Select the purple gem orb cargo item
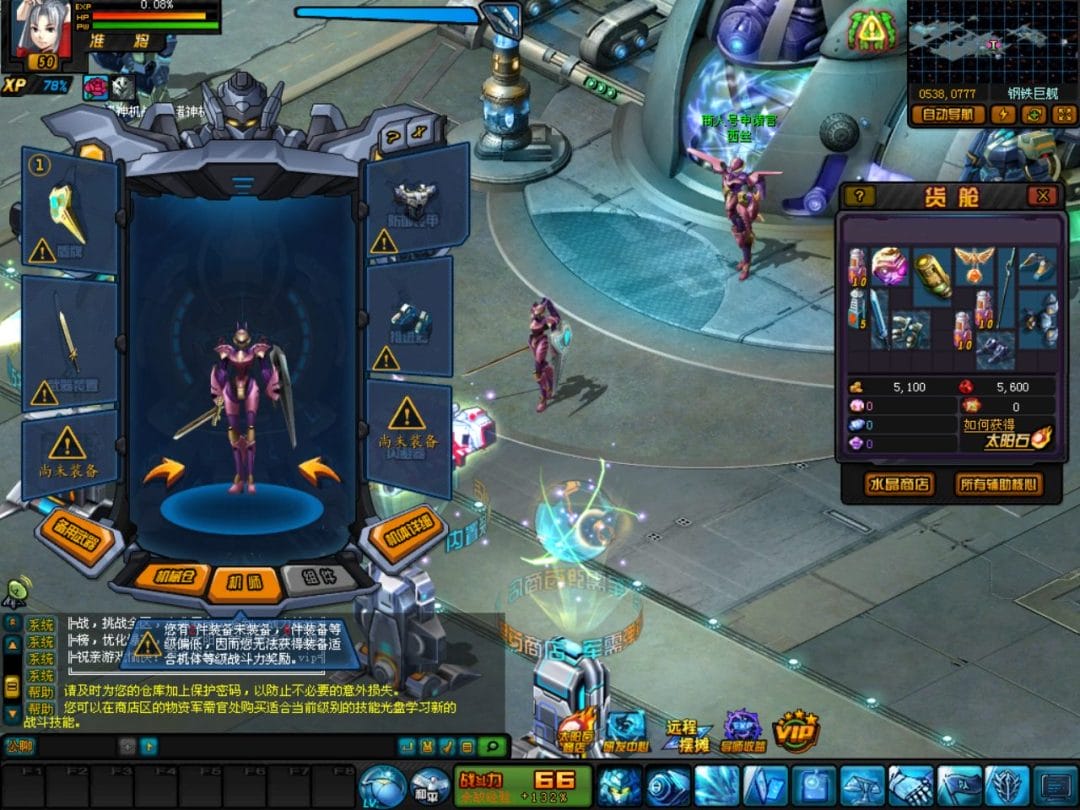Viewport: 1080px width, 810px height. pos(890,266)
